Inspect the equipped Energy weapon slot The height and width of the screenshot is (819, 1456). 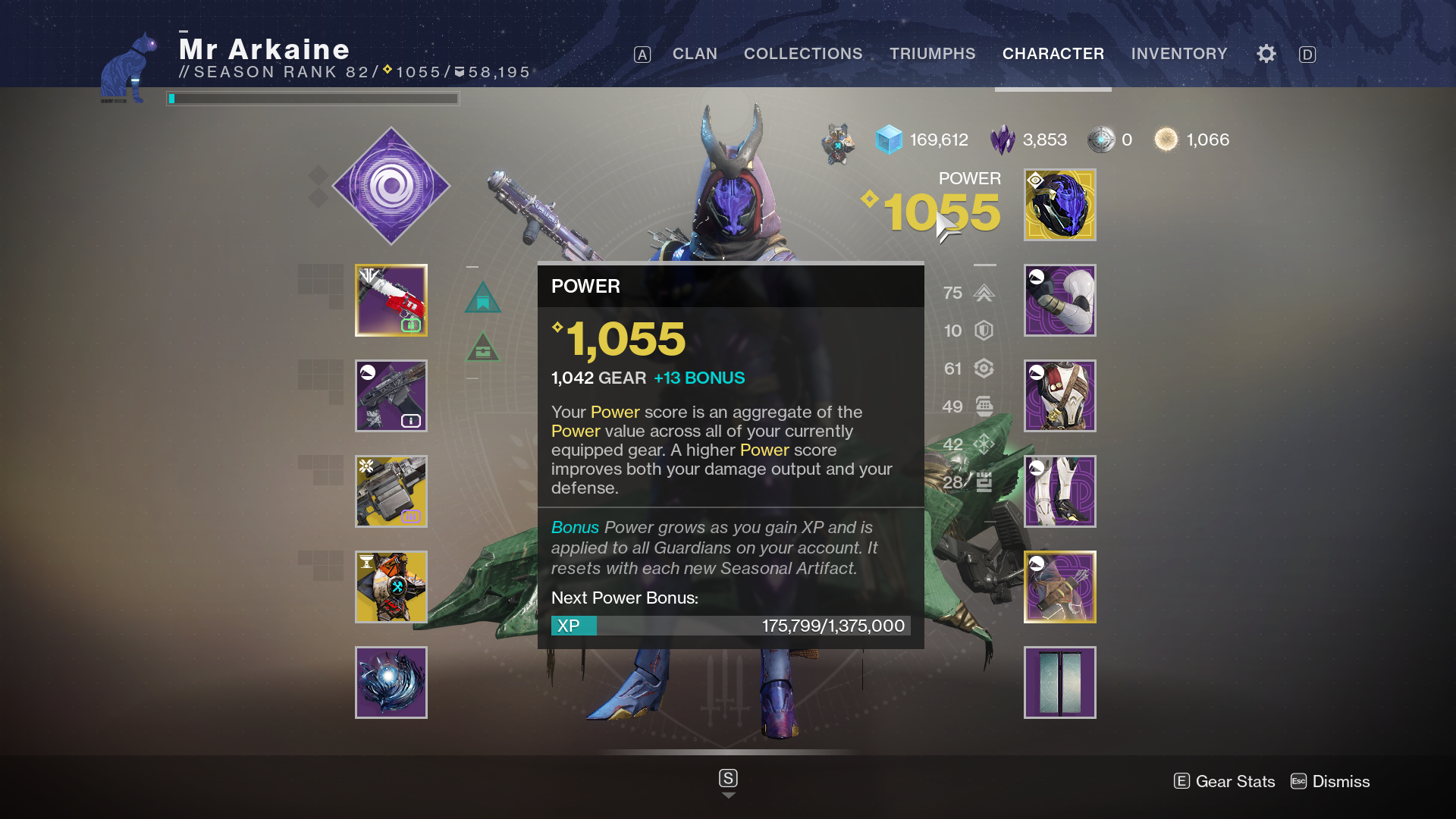click(391, 395)
